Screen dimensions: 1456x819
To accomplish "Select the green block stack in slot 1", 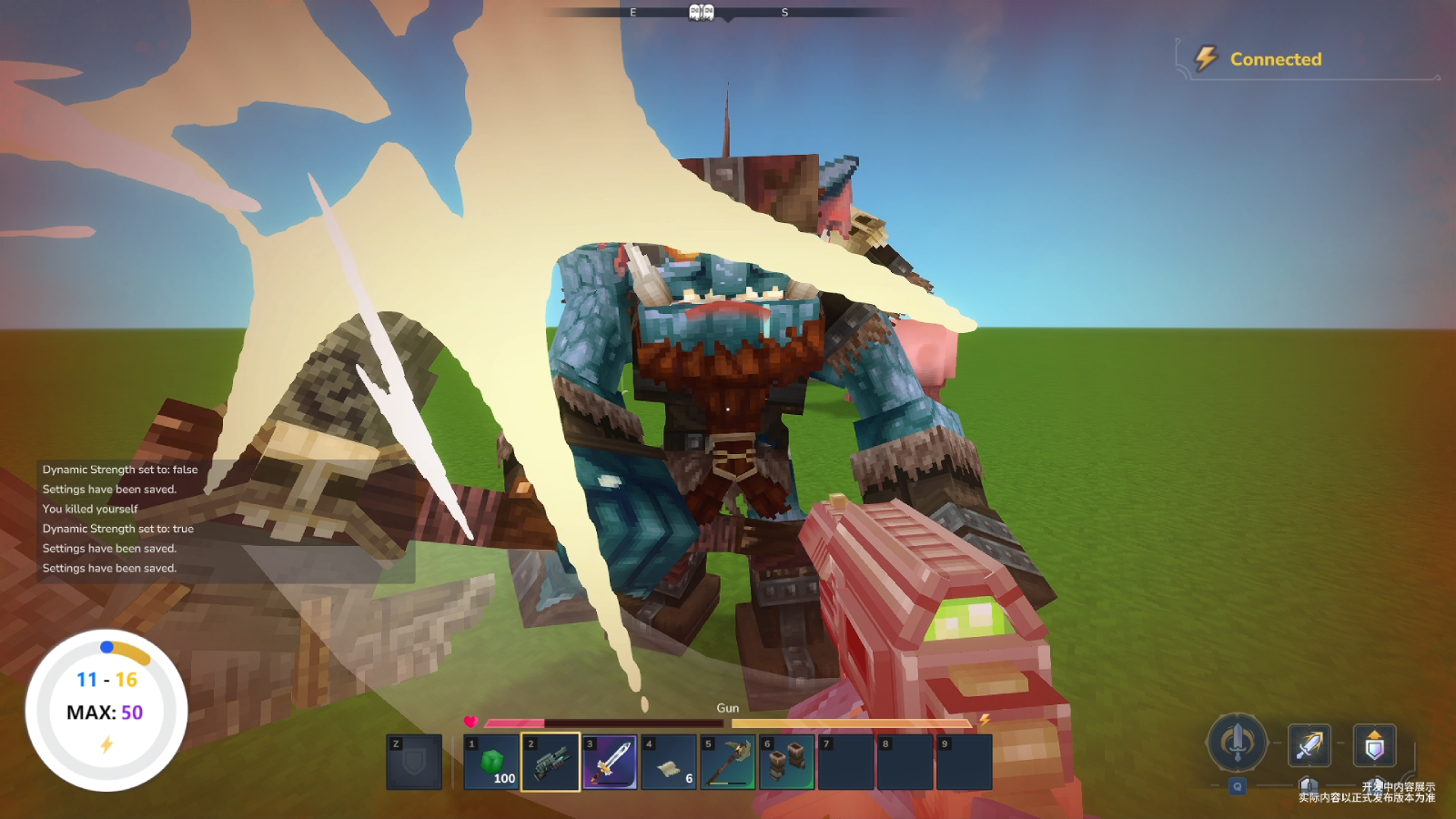I will pos(491,762).
